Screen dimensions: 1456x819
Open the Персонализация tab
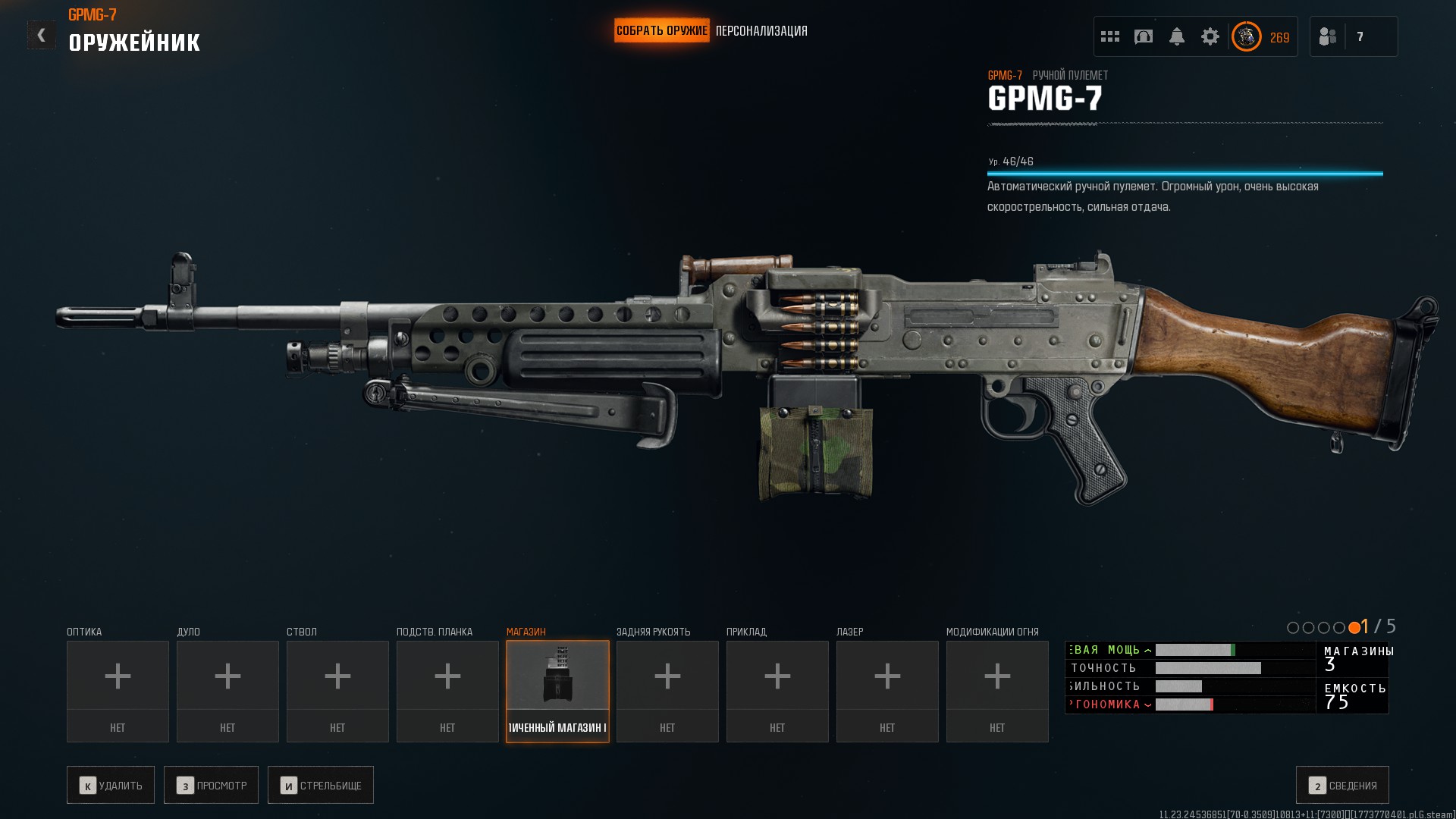click(x=761, y=31)
